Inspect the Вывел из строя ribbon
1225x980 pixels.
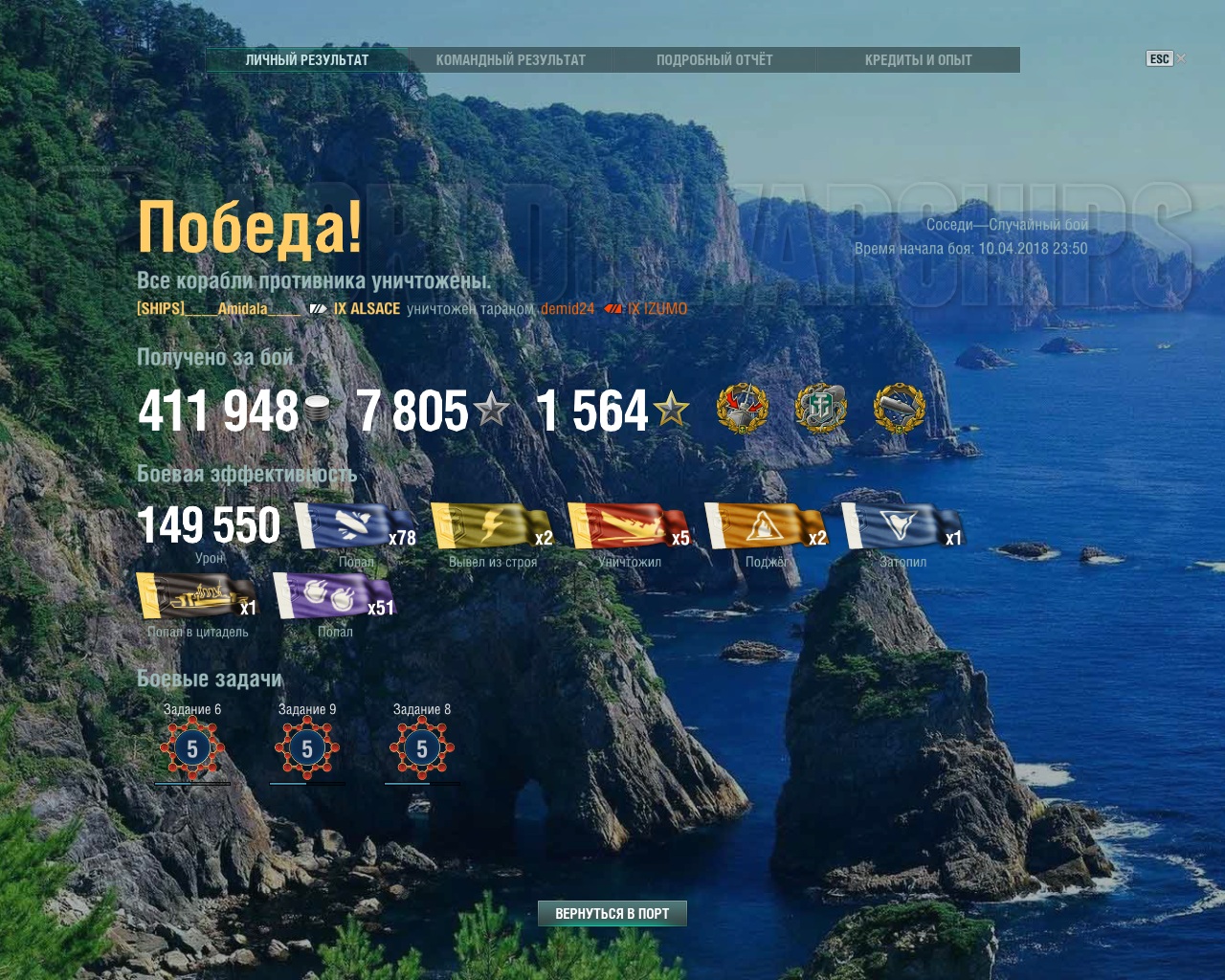tap(491, 525)
